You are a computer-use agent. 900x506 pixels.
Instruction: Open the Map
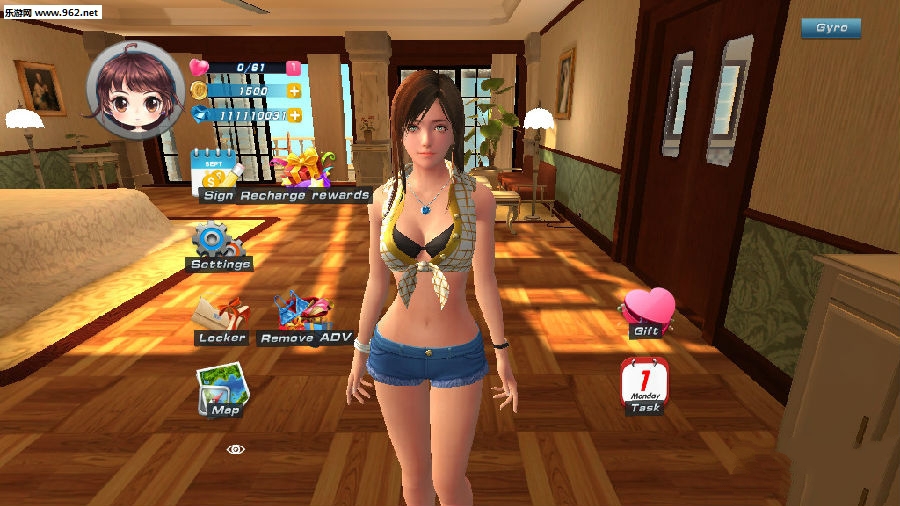click(221, 390)
